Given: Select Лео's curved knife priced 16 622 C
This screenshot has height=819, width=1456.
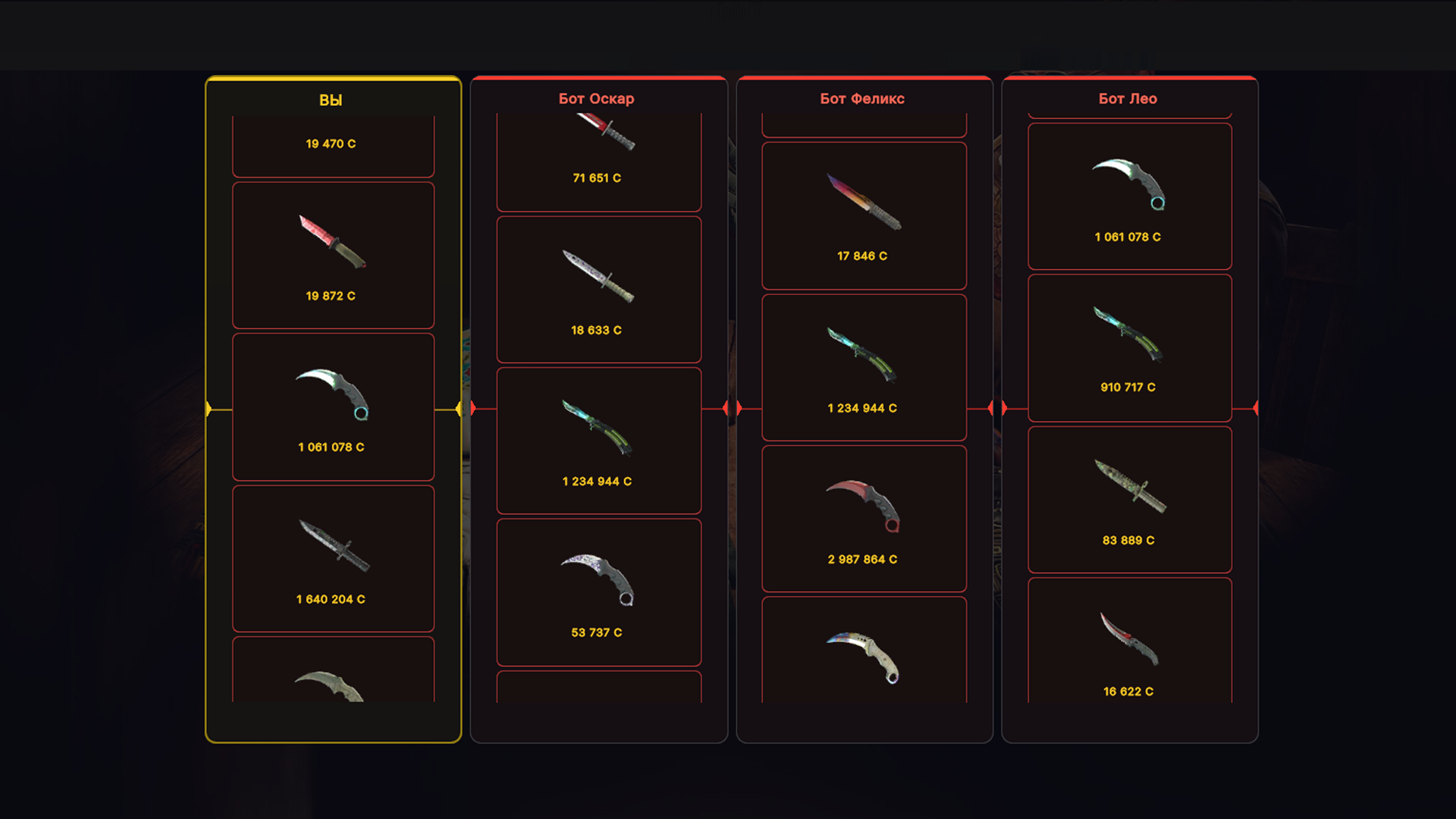Looking at the screenshot, I should 1128,648.
